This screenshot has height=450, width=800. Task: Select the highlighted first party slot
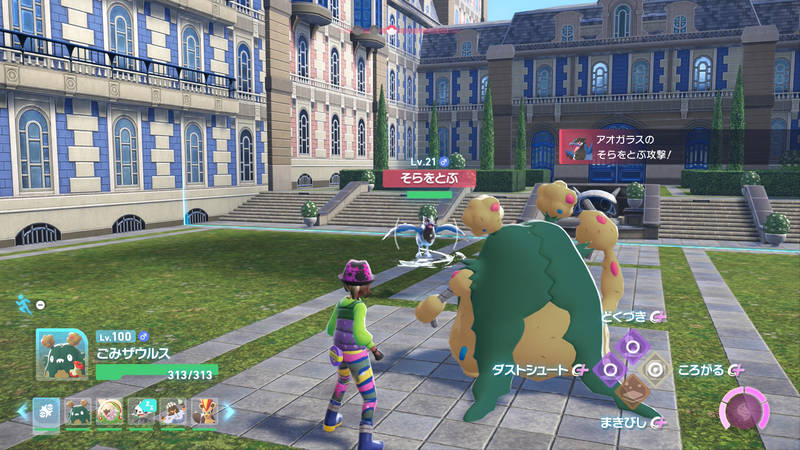pos(46,411)
